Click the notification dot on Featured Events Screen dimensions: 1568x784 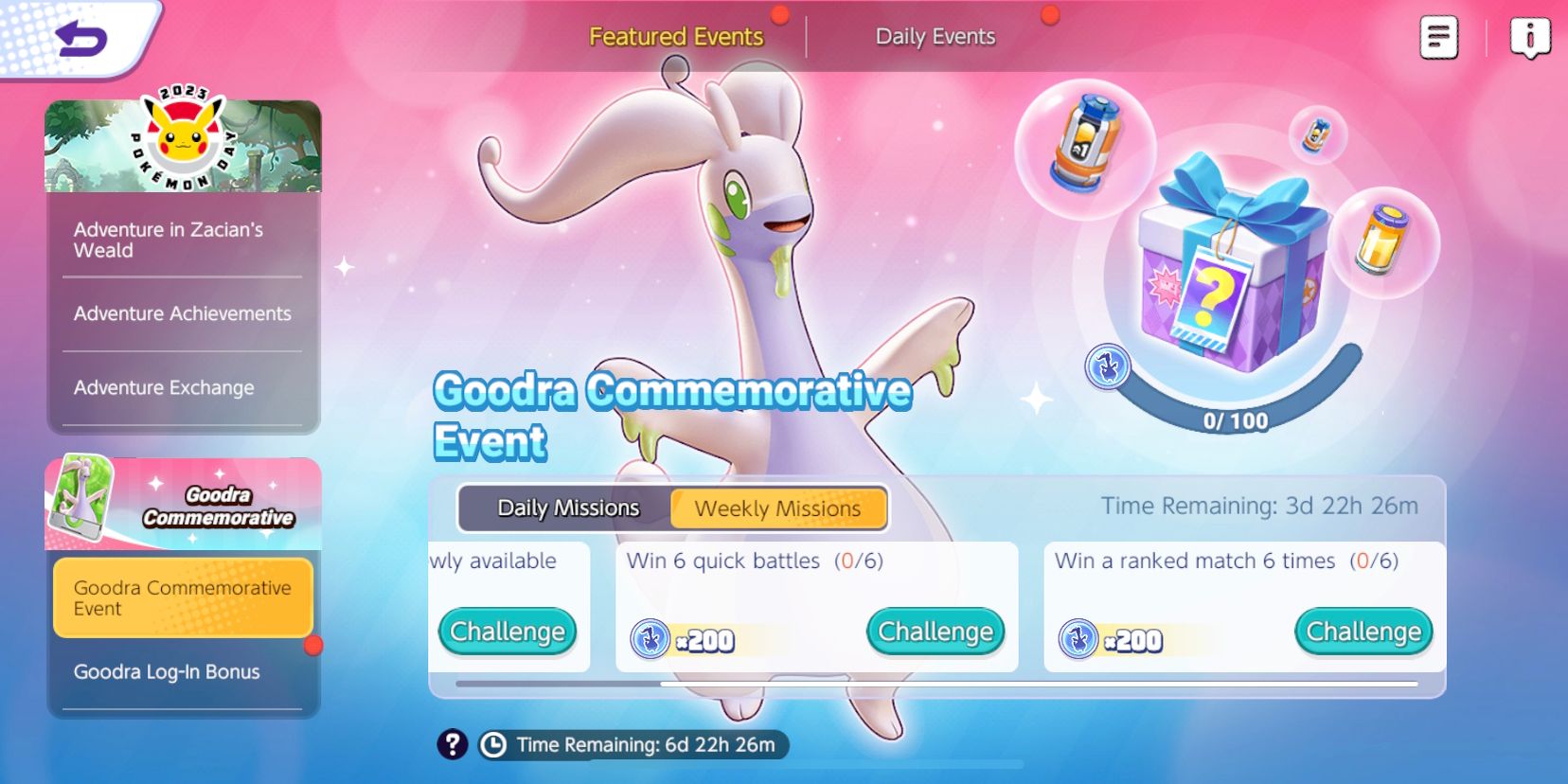[x=779, y=15]
